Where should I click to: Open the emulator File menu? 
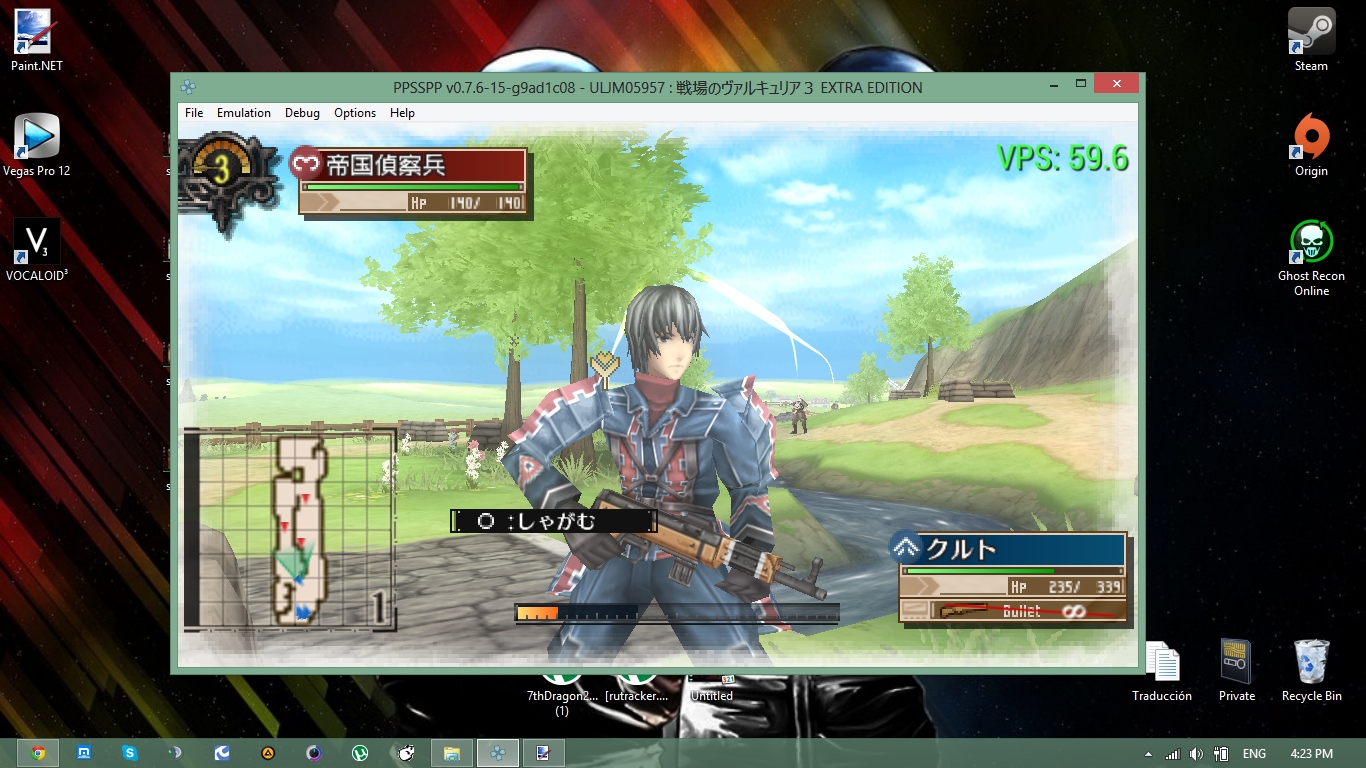(194, 113)
